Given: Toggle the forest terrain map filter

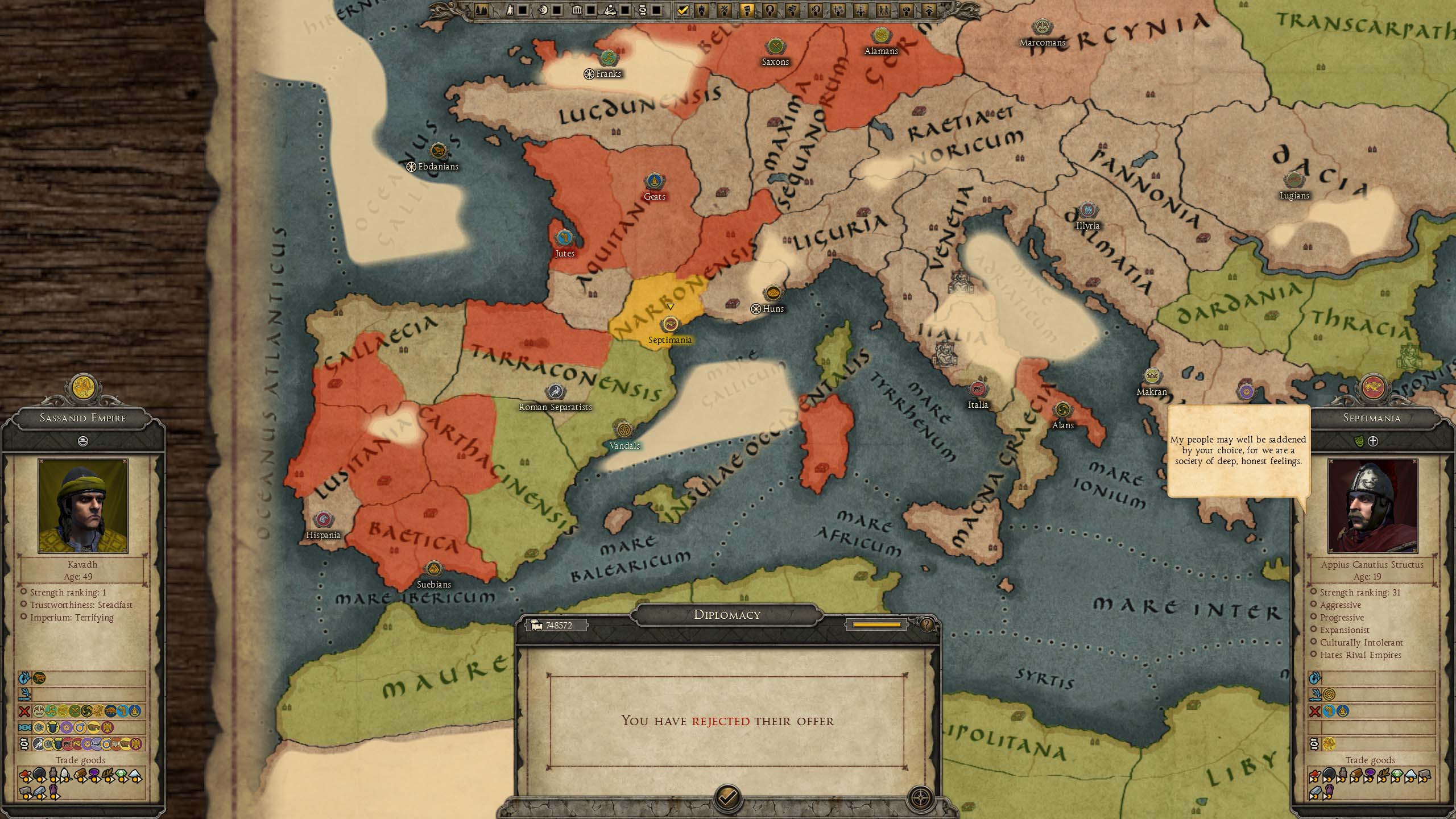Looking at the screenshot, I should 481,10.
